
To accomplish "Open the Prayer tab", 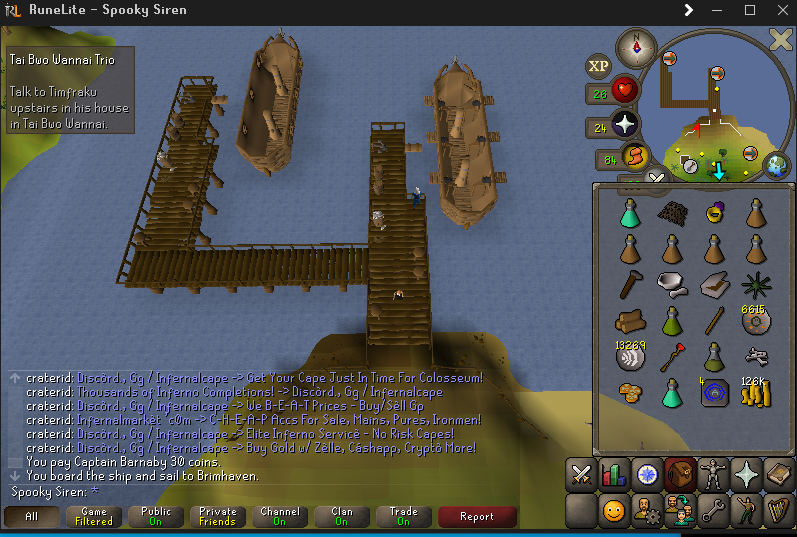I will pos(746,475).
